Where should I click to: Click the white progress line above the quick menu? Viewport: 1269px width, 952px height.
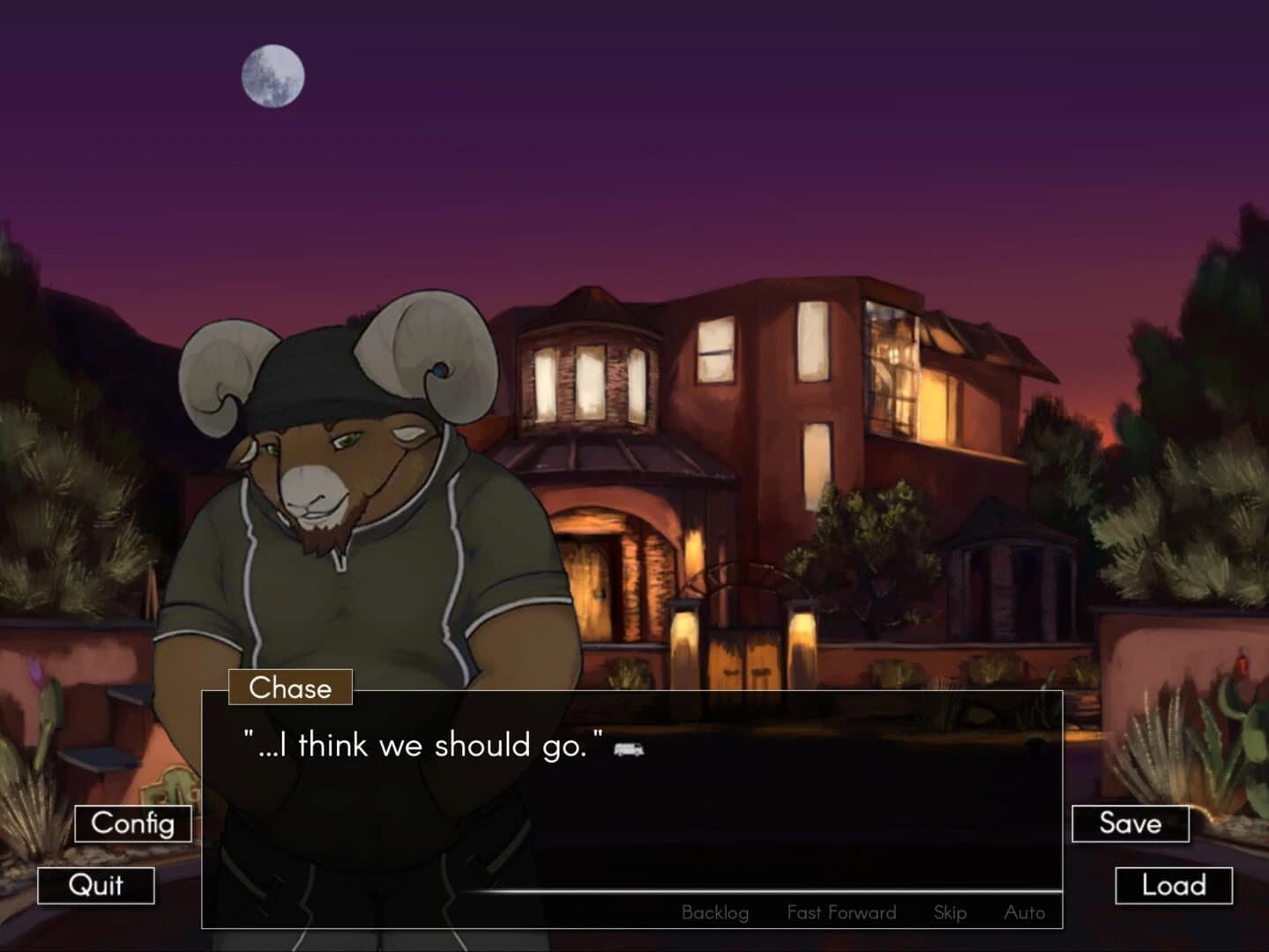point(758,892)
